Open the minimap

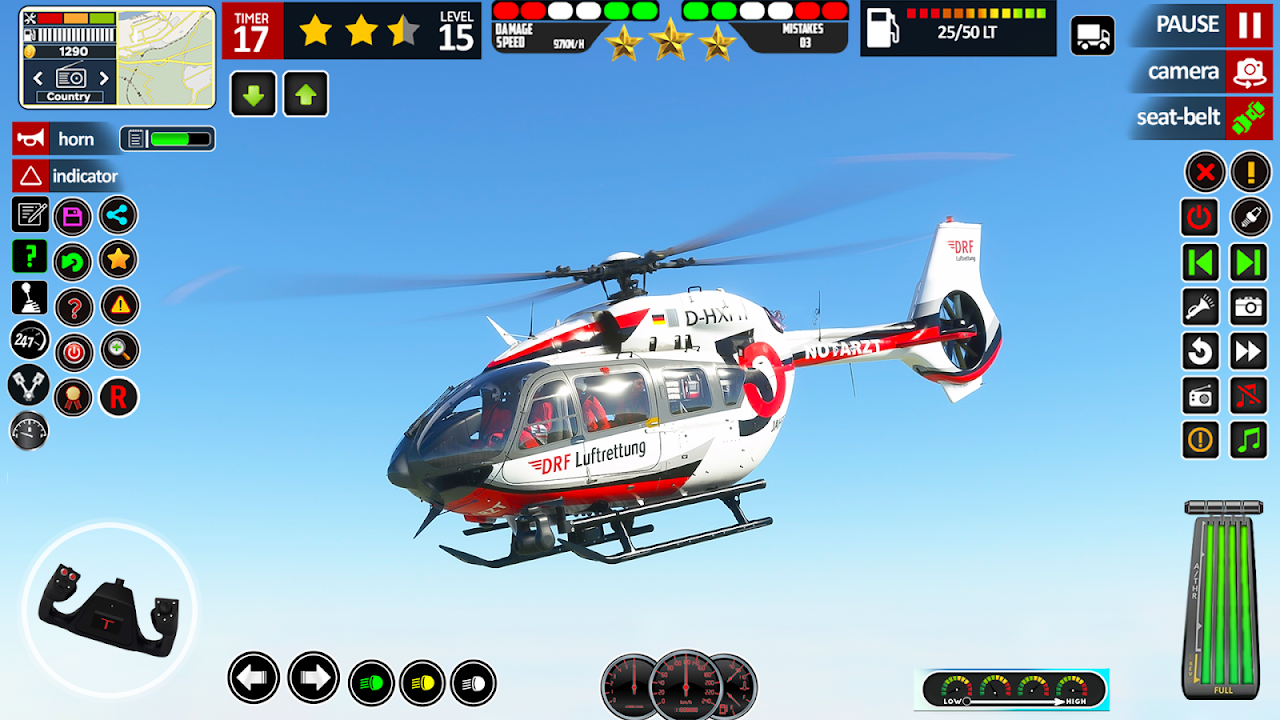point(166,57)
